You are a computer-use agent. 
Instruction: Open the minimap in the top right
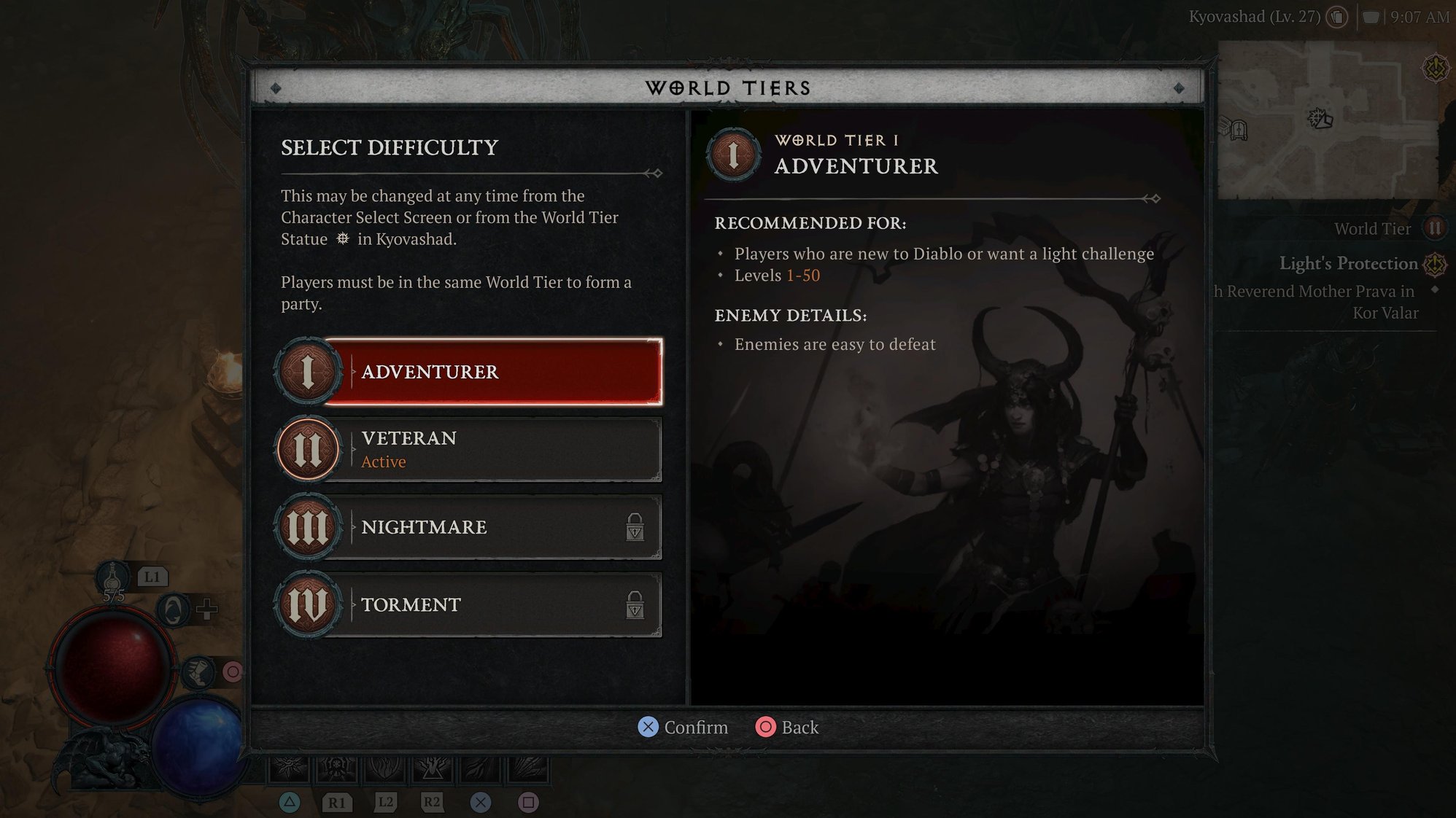[x=1333, y=117]
